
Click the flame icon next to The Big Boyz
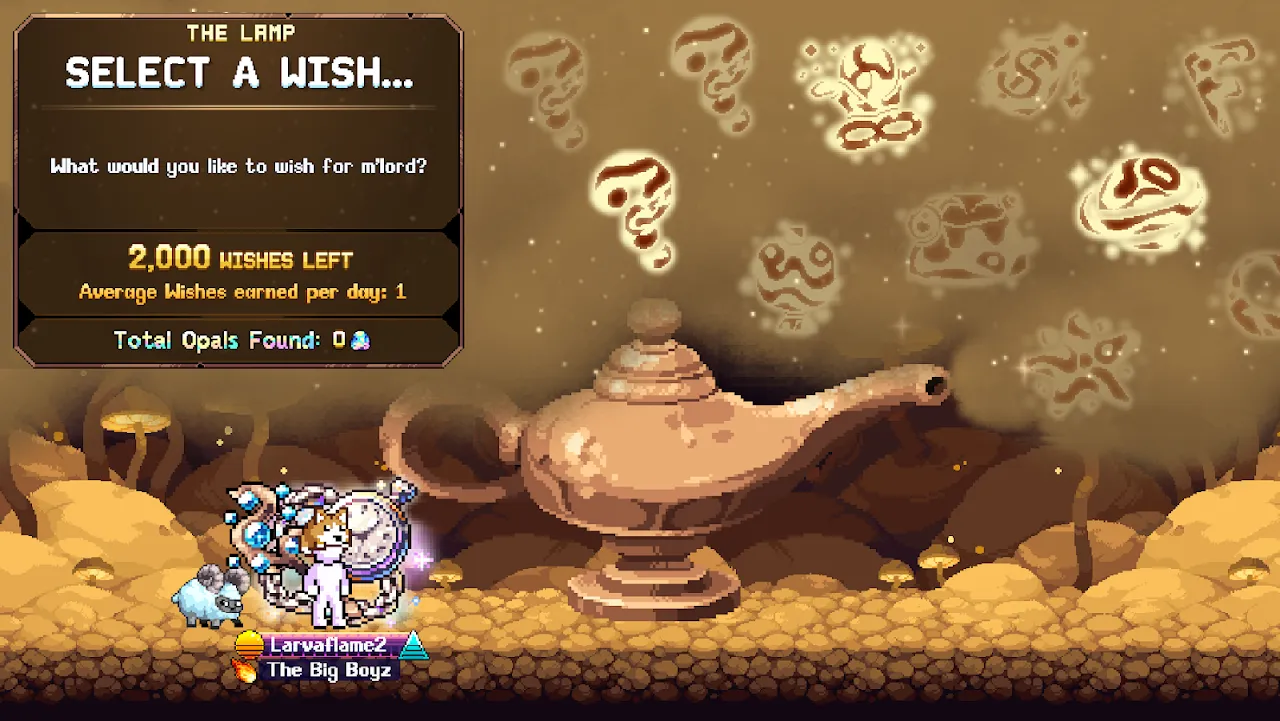coord(245,670)
